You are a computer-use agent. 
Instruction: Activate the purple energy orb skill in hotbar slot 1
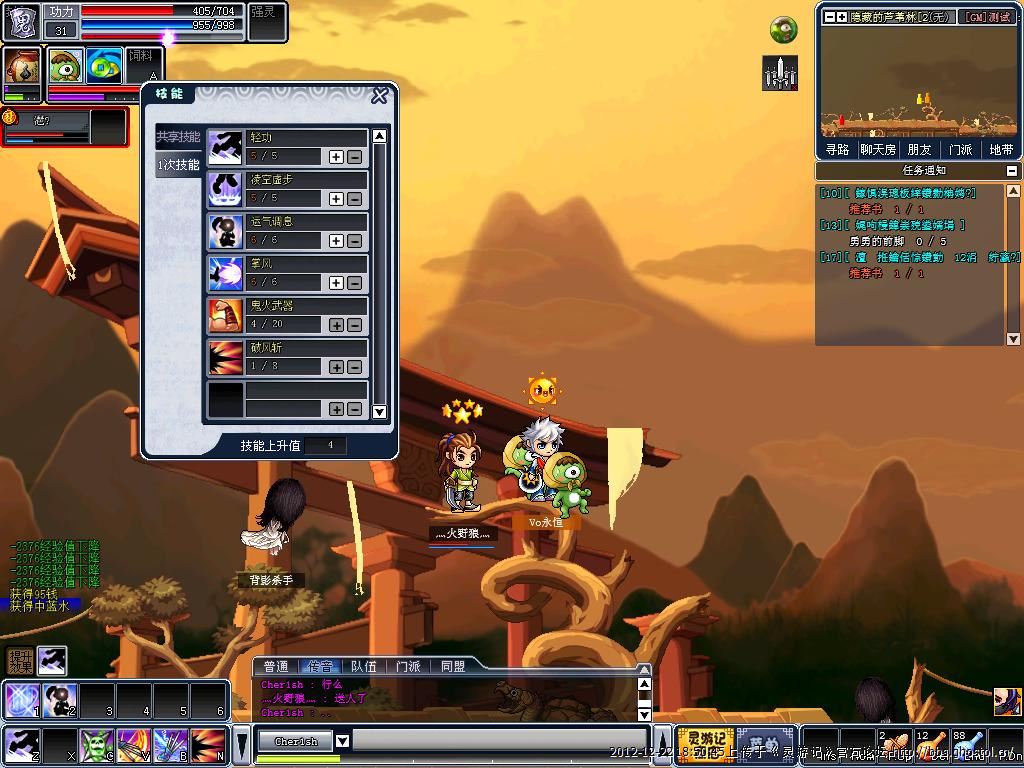pyautogui.click(x=20, y=699)
